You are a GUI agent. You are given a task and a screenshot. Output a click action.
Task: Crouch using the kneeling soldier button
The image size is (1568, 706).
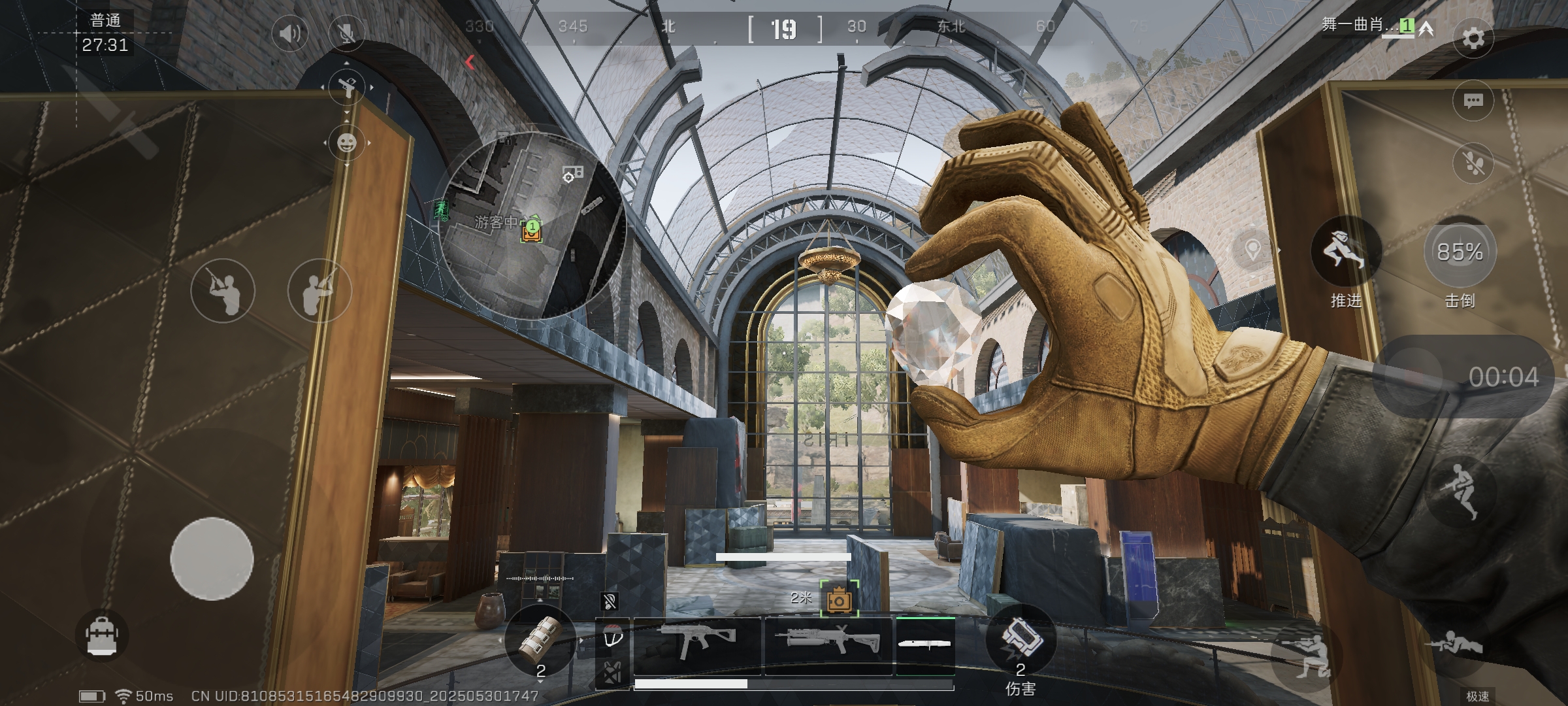1308,654
